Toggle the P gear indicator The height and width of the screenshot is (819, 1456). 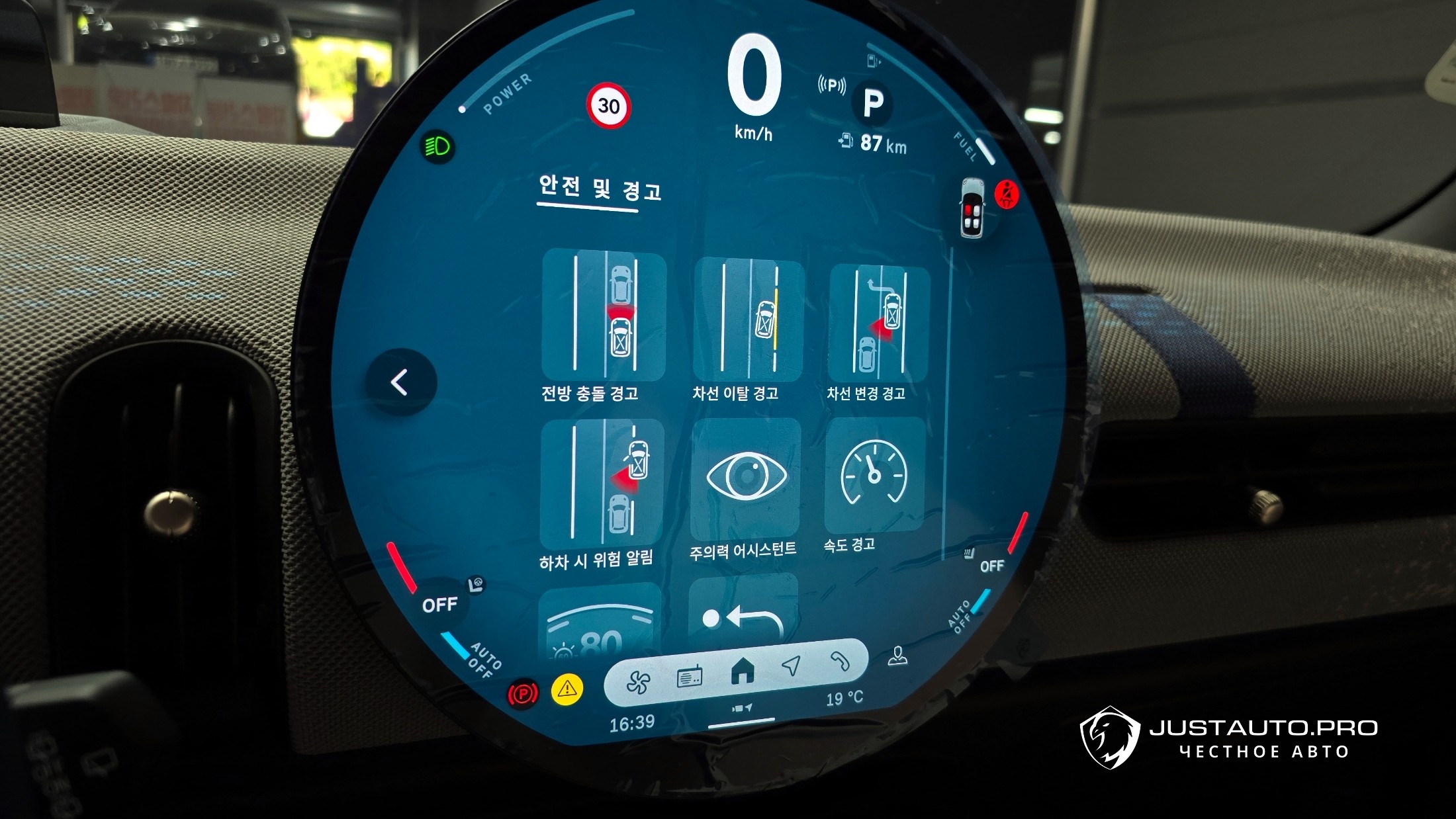873,103
